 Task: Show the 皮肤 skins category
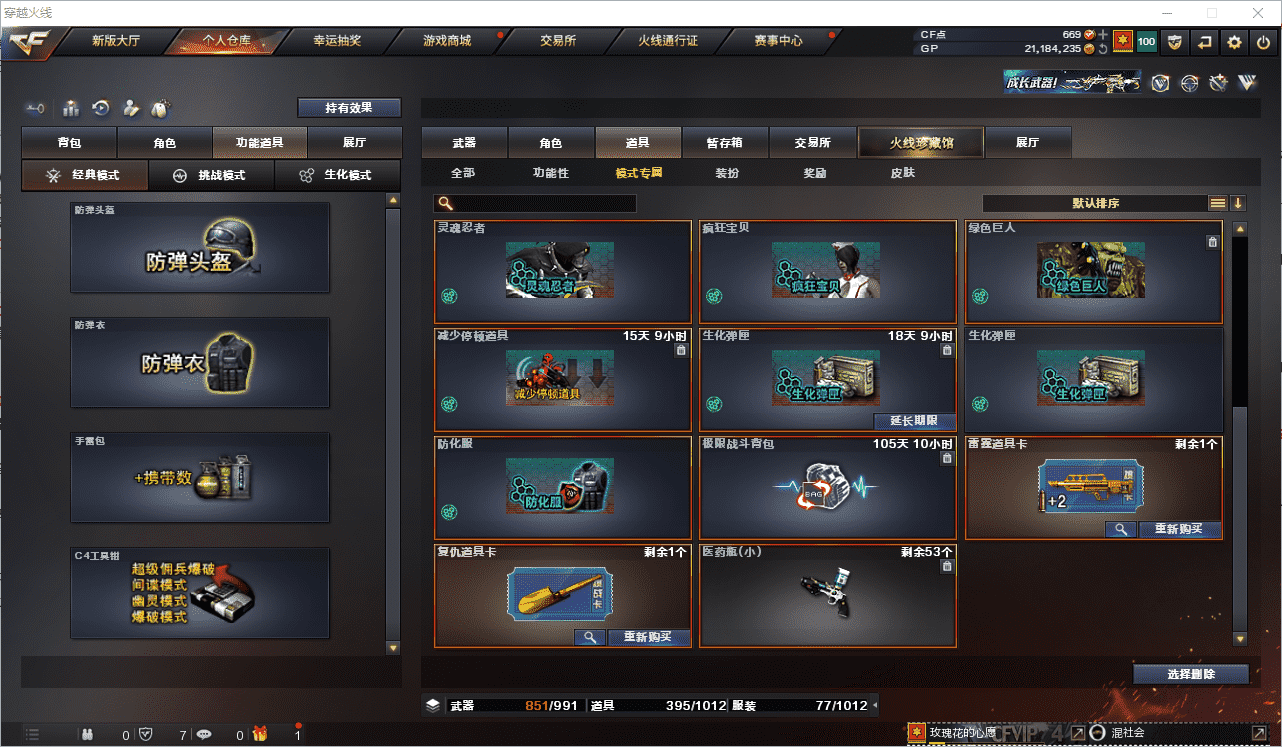[x=902, y=173]
